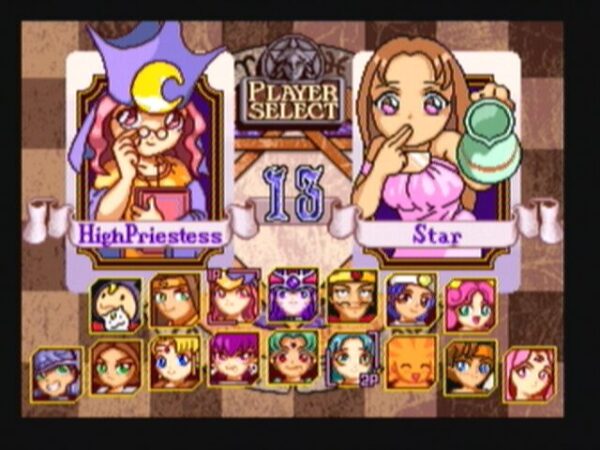This screenshot has height=450, width=600.
Task: Select the blonde girl with blue eyes
Action: [175, 361]
